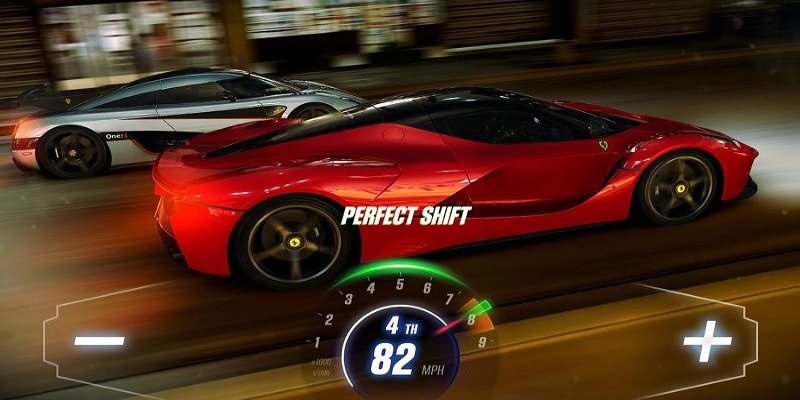Image resolution: width=800 pixels, height=400 pixels.
Task: Tap the minus downshift paddle
Action: coord(100,342)
